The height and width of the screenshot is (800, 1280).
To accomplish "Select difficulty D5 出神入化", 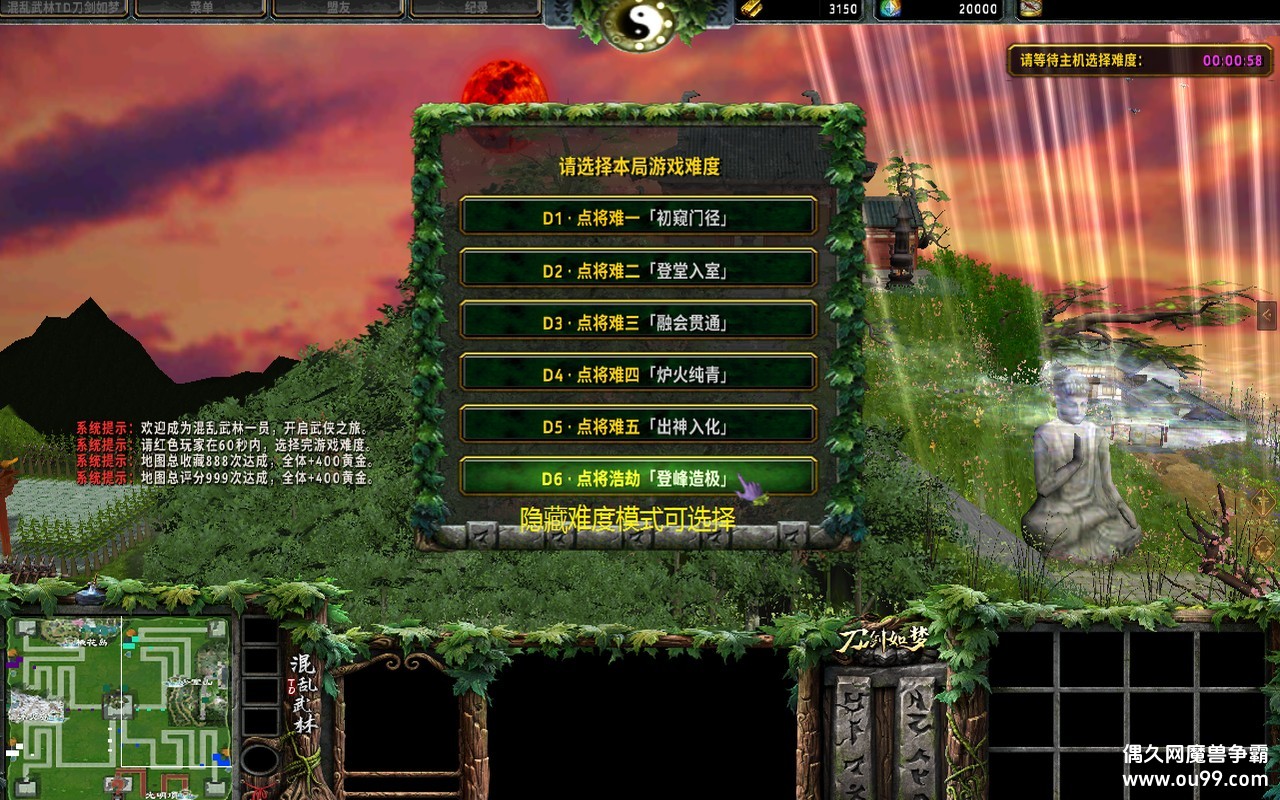I will coord(637,427).
